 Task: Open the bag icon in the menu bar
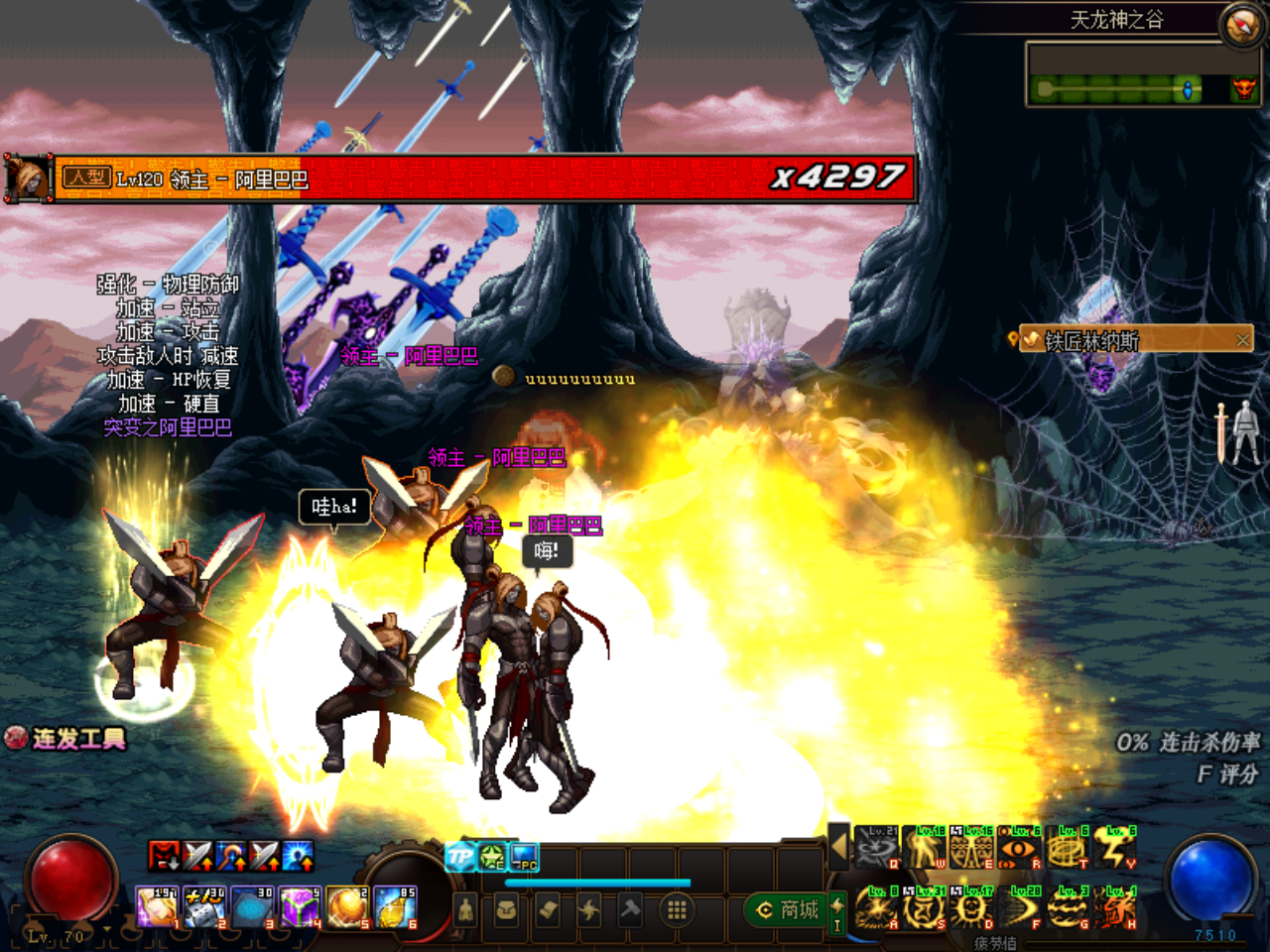click(506, 909)
